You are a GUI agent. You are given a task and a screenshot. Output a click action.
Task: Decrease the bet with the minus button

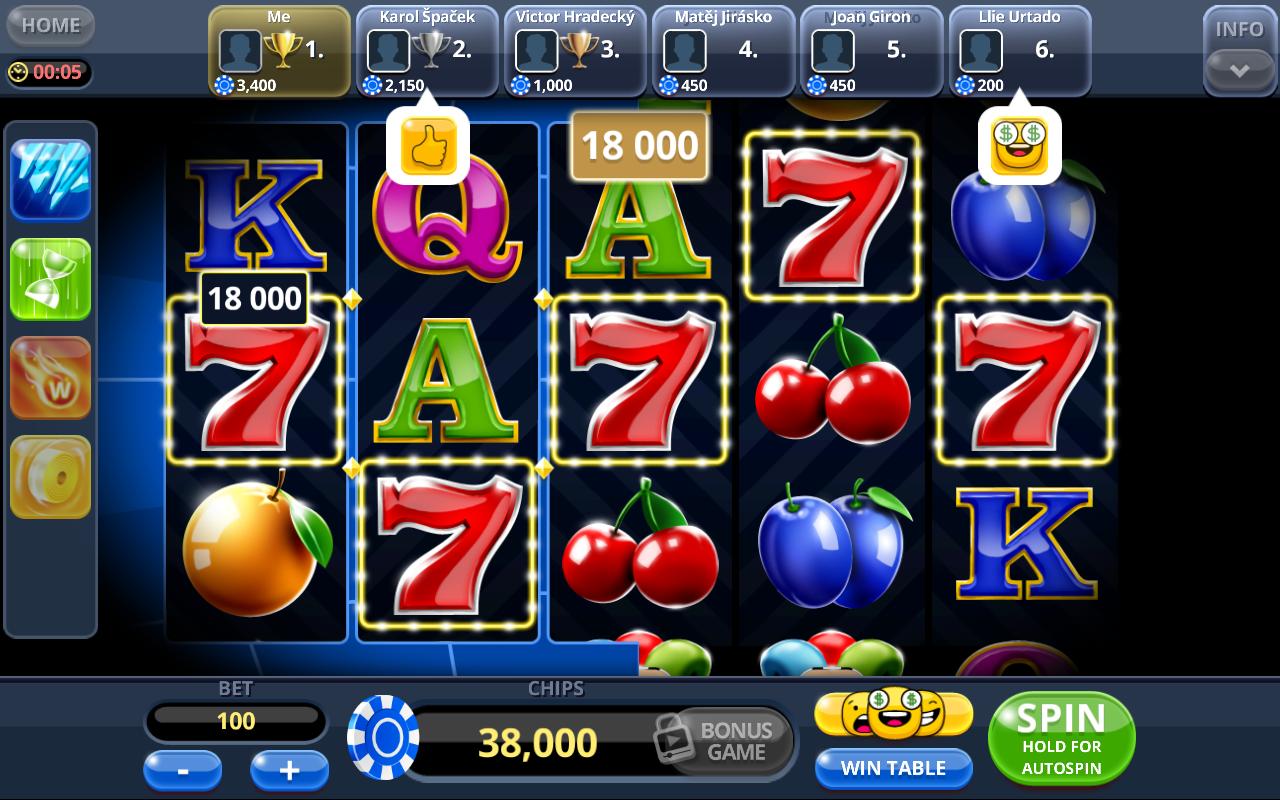(x=183, y=770)
